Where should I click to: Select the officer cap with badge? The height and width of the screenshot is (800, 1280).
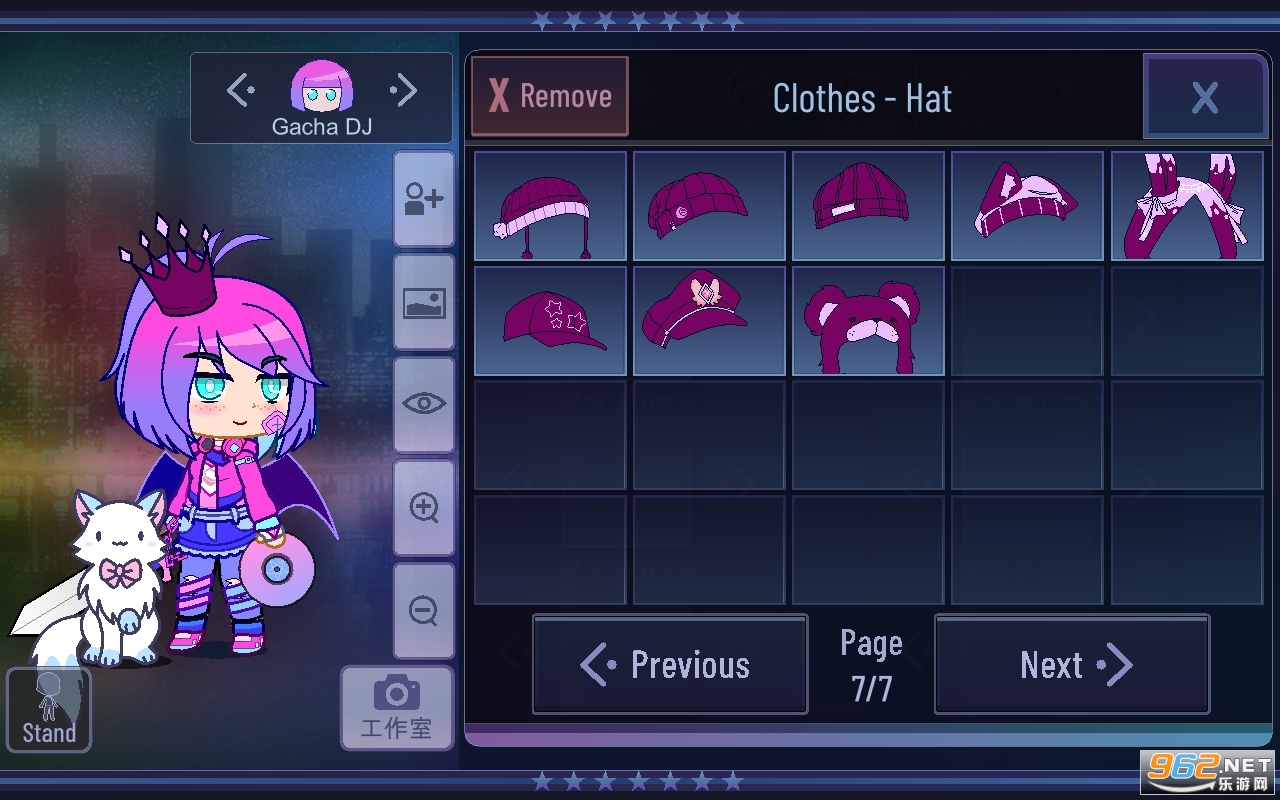click(x=709, y=321)
